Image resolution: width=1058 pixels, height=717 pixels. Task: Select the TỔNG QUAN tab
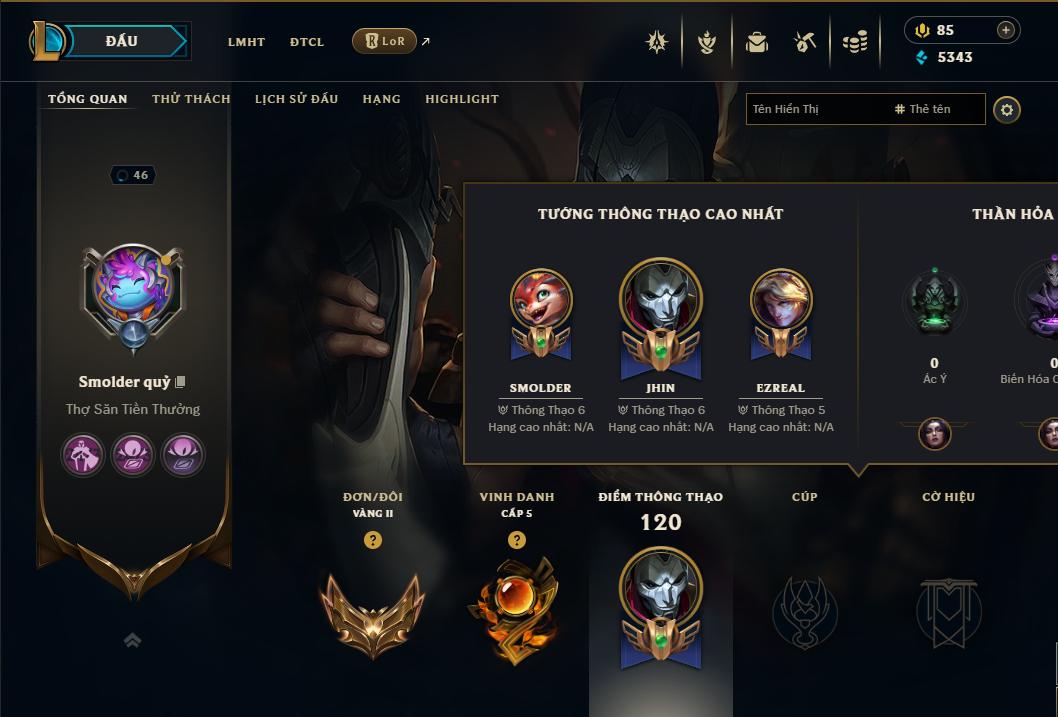point(88,99)
